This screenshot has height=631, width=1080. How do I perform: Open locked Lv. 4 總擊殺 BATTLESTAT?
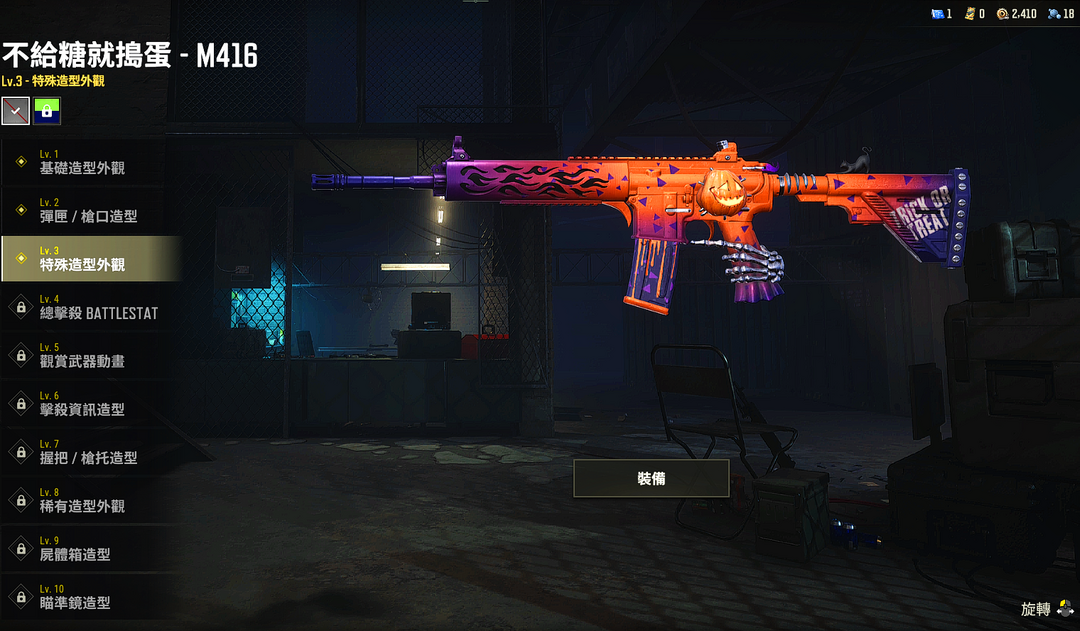tap(90, 307)
